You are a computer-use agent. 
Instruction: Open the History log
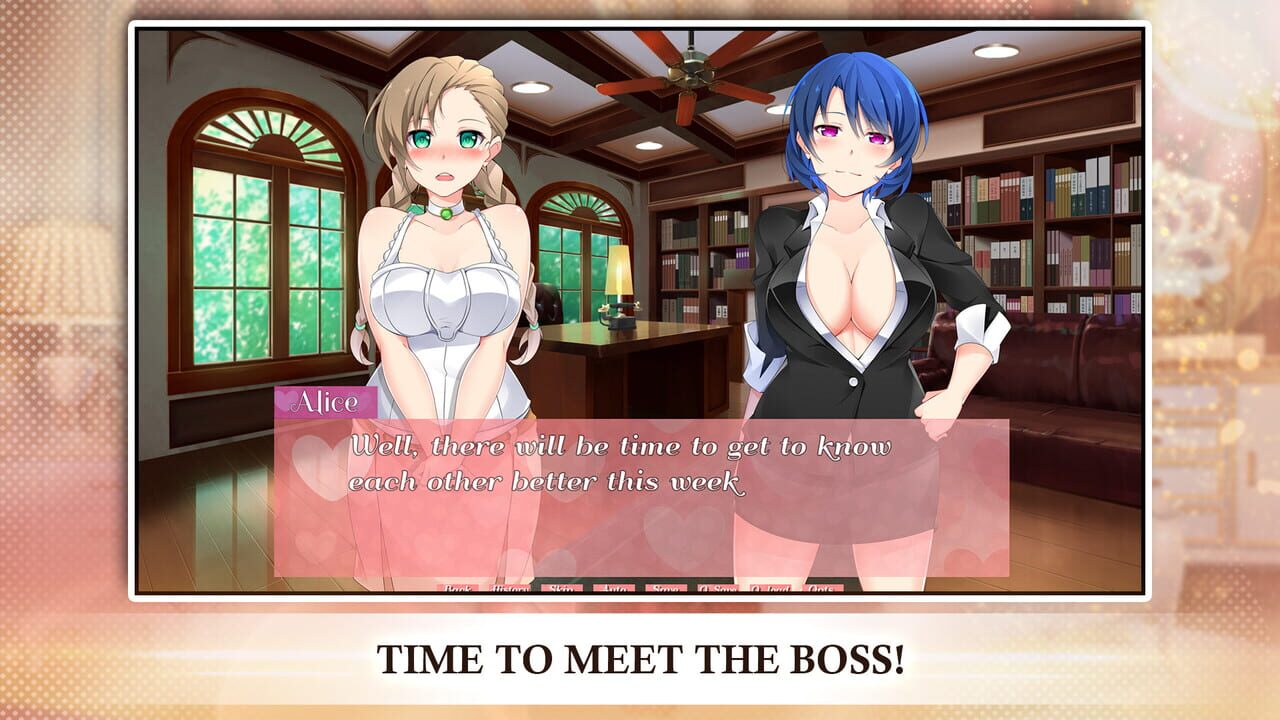point(510,589)
